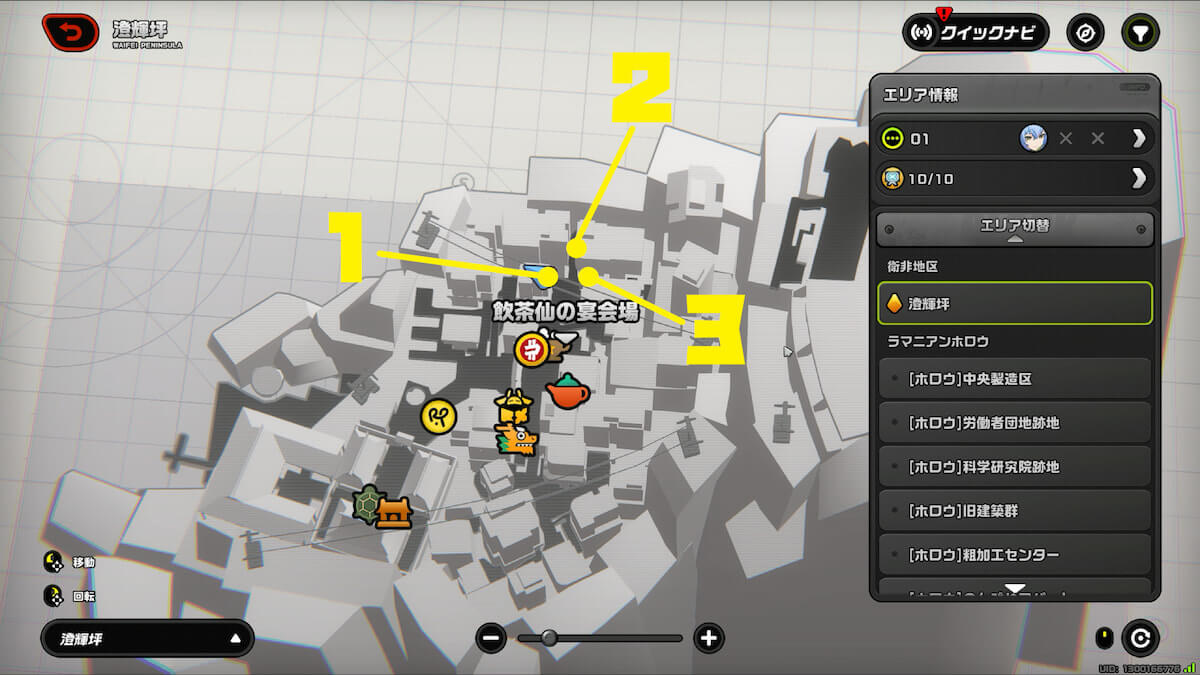Select [ホロウ]科学研究院跡地 area
The image size is (1200, 675).
point(1014,467)
